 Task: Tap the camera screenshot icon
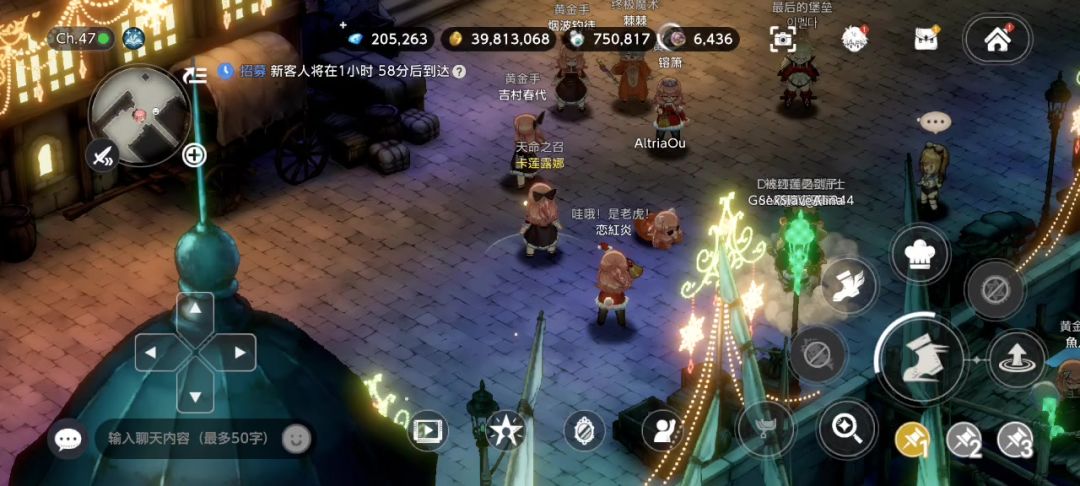[783, 39]
